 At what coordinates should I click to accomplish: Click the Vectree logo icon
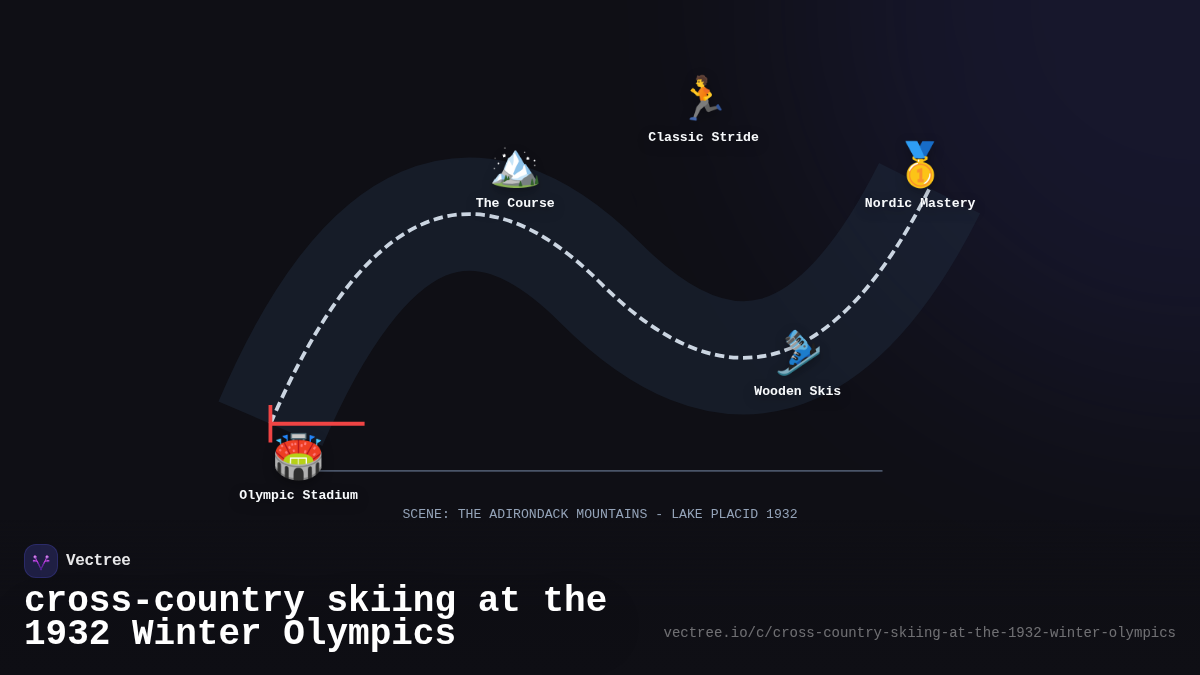click(41, 561)
